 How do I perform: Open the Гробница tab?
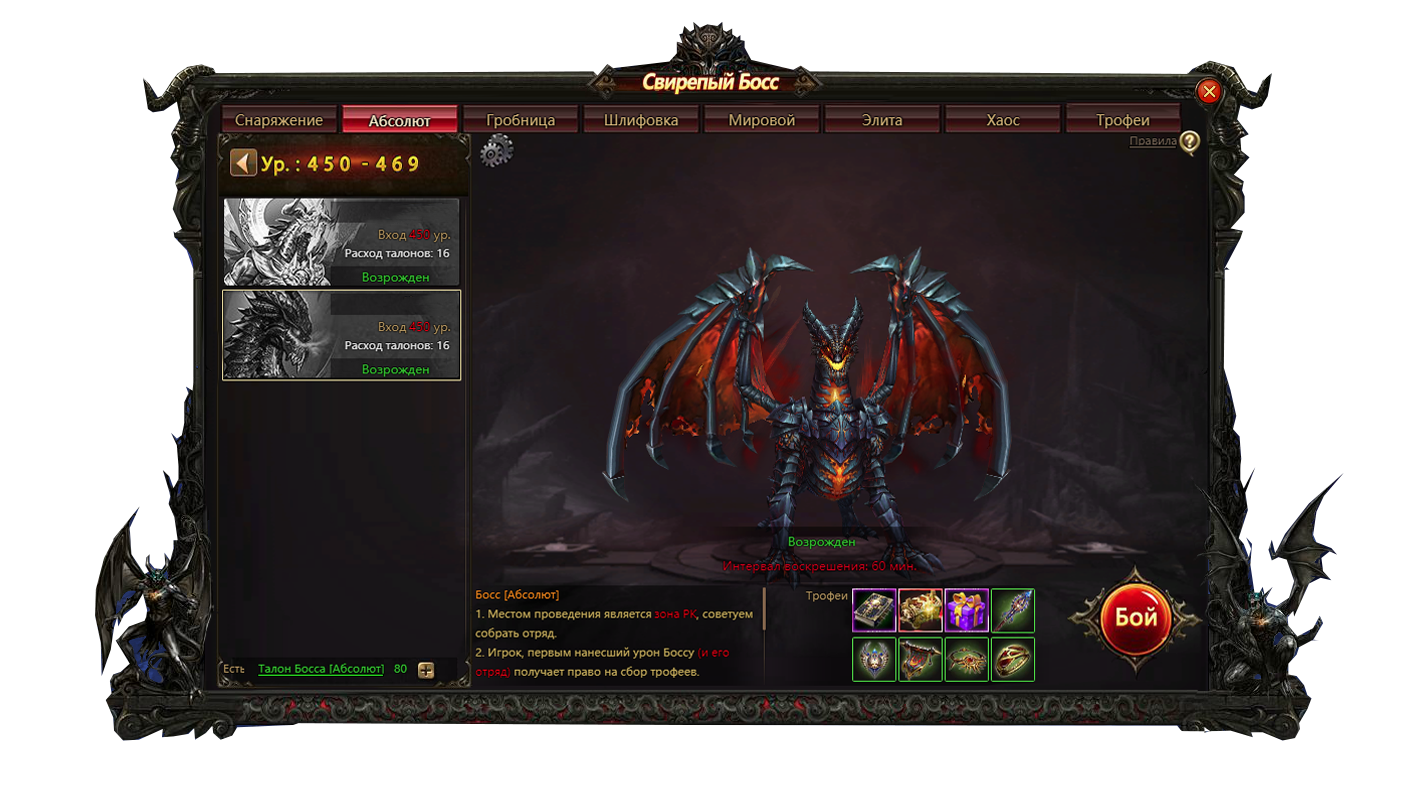pos(520,120)
